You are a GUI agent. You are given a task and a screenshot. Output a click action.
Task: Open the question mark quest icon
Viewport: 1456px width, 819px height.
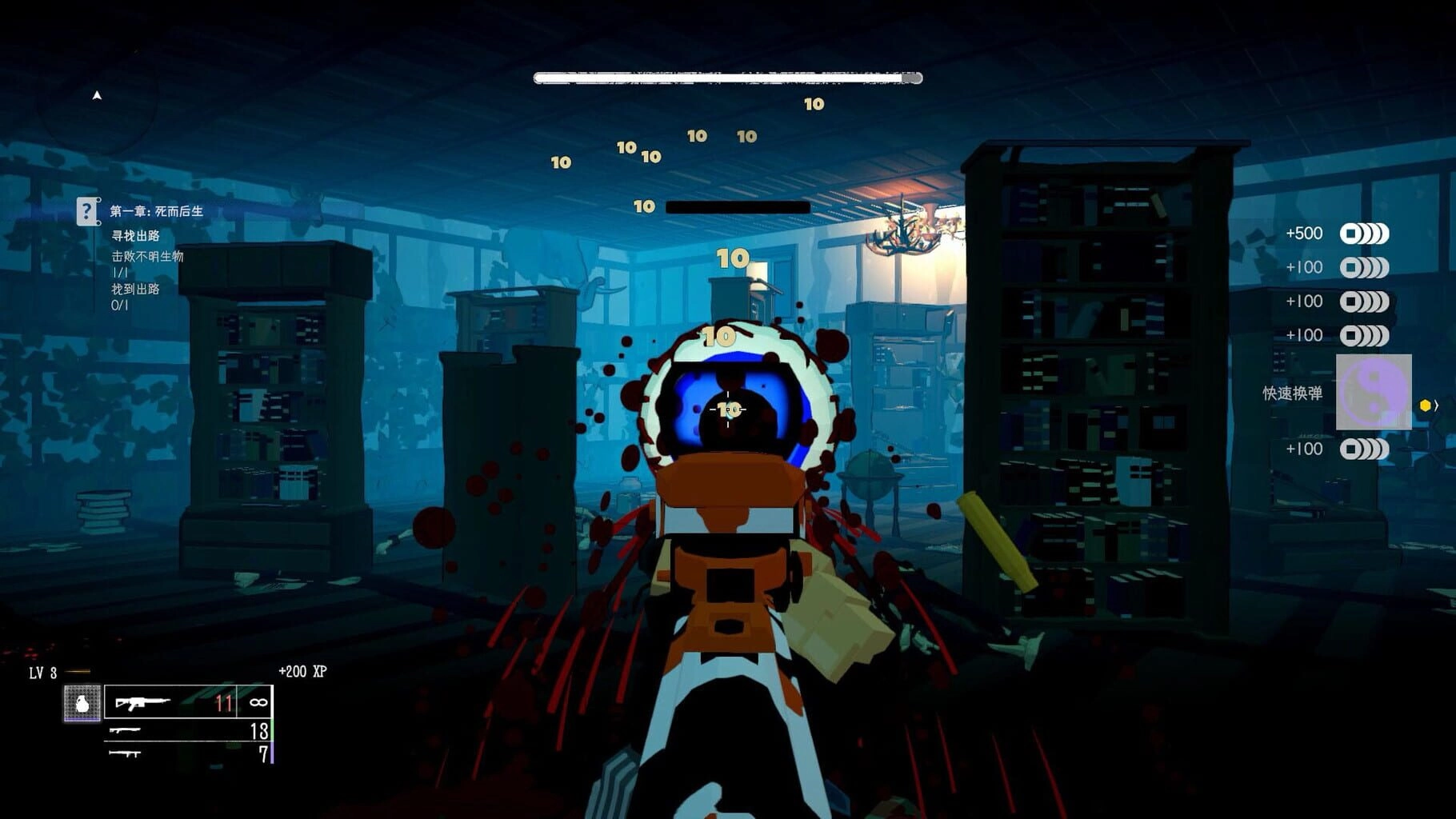pos(87,212)
